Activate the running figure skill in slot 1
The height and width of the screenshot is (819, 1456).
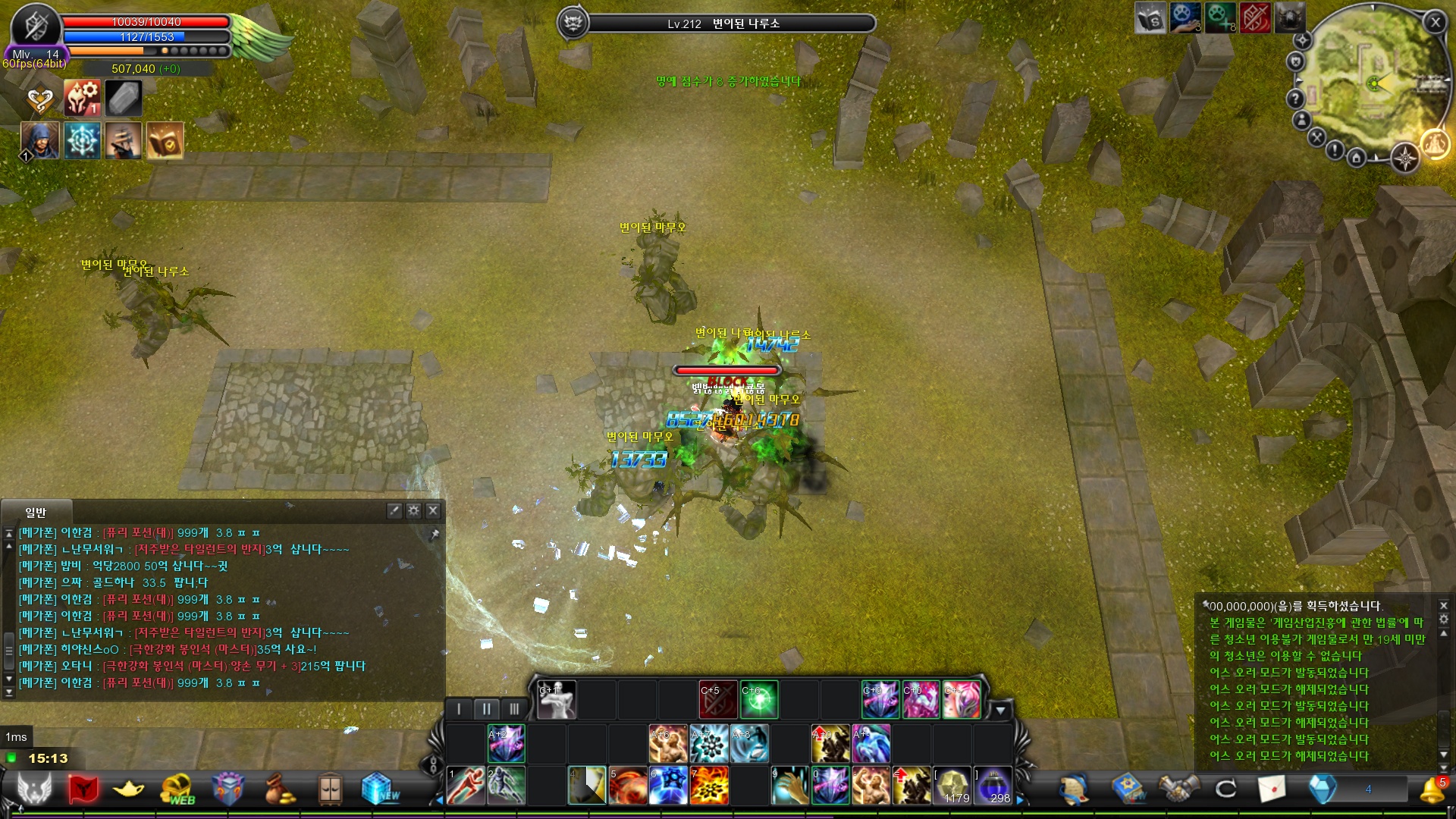tap(466, 786)
